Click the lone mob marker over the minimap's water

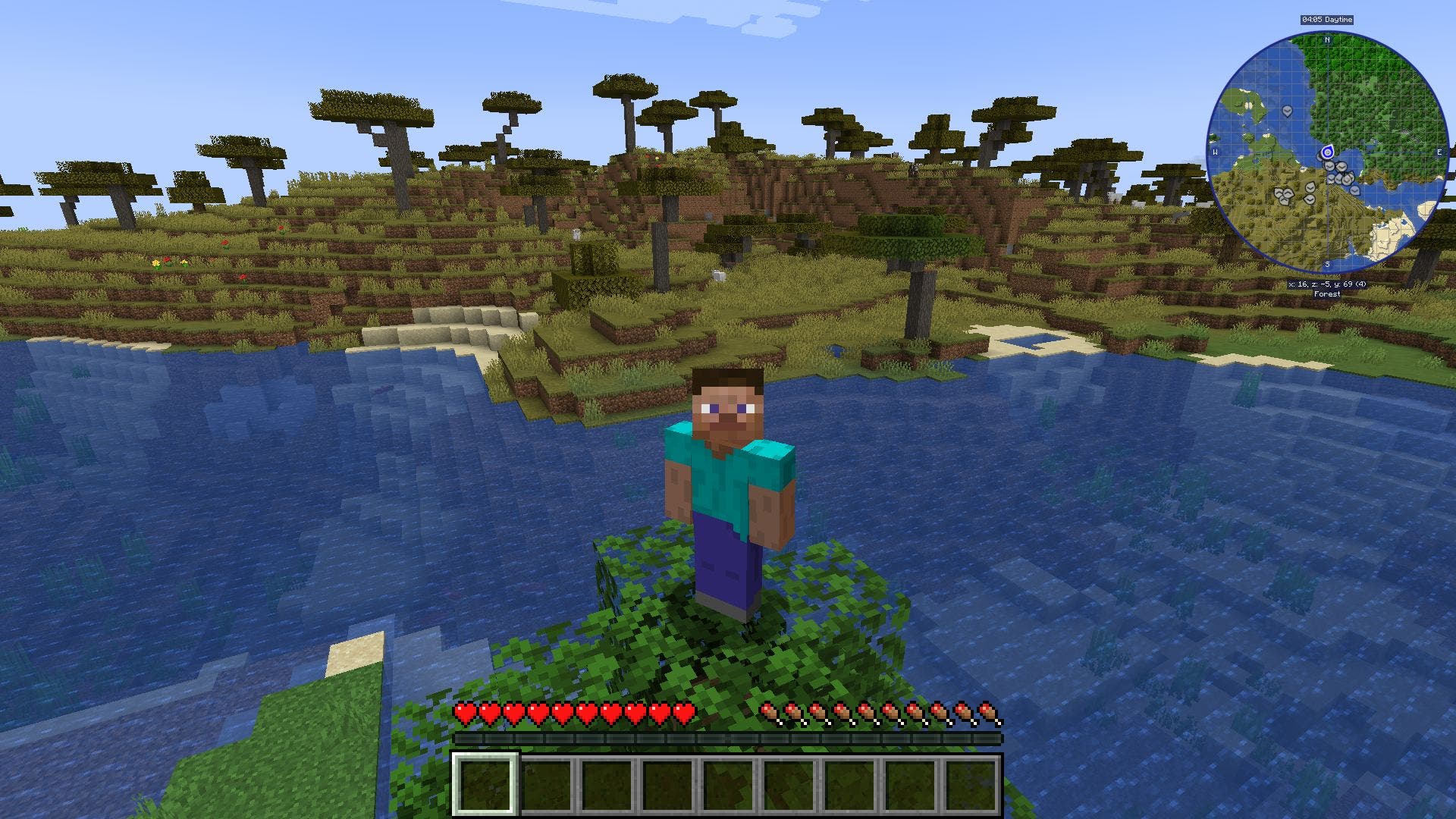(1287, 111)
